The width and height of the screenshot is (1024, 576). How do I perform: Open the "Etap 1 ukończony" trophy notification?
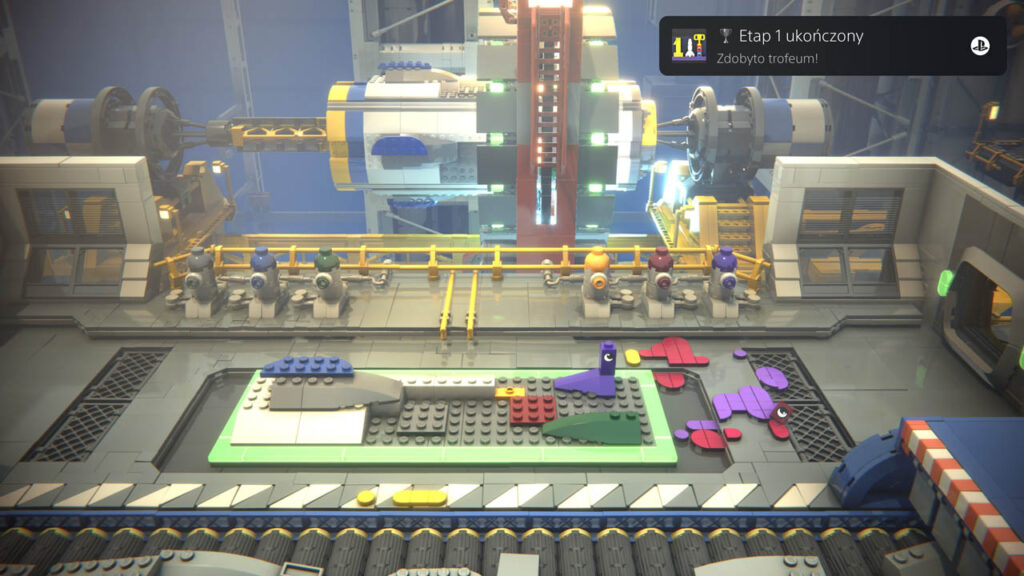(832, 46)
